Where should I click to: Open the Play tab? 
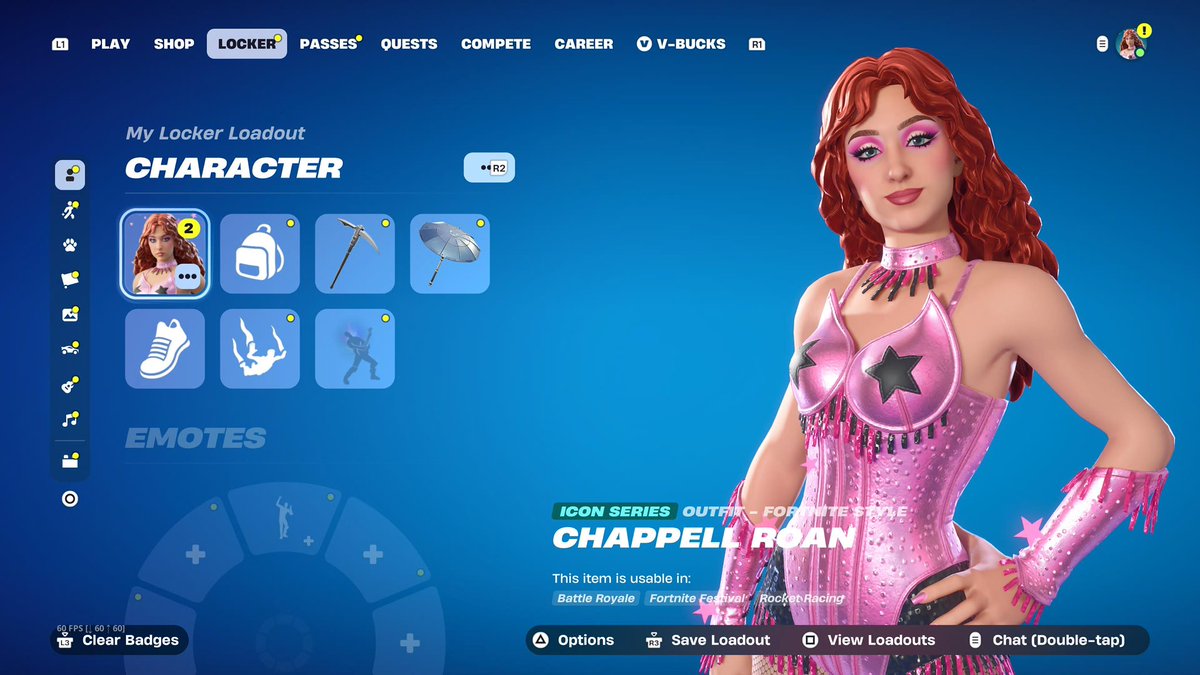tap(110, 44)
